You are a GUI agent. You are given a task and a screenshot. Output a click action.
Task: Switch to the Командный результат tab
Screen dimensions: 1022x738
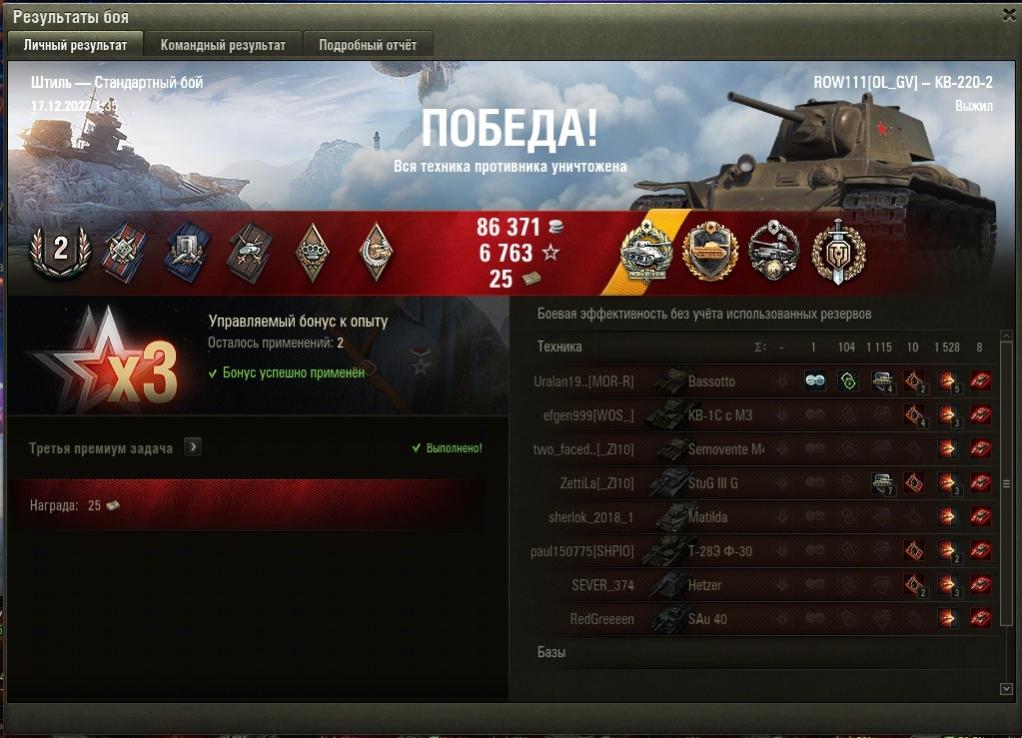pyautogui.click(x=223, y=45)
